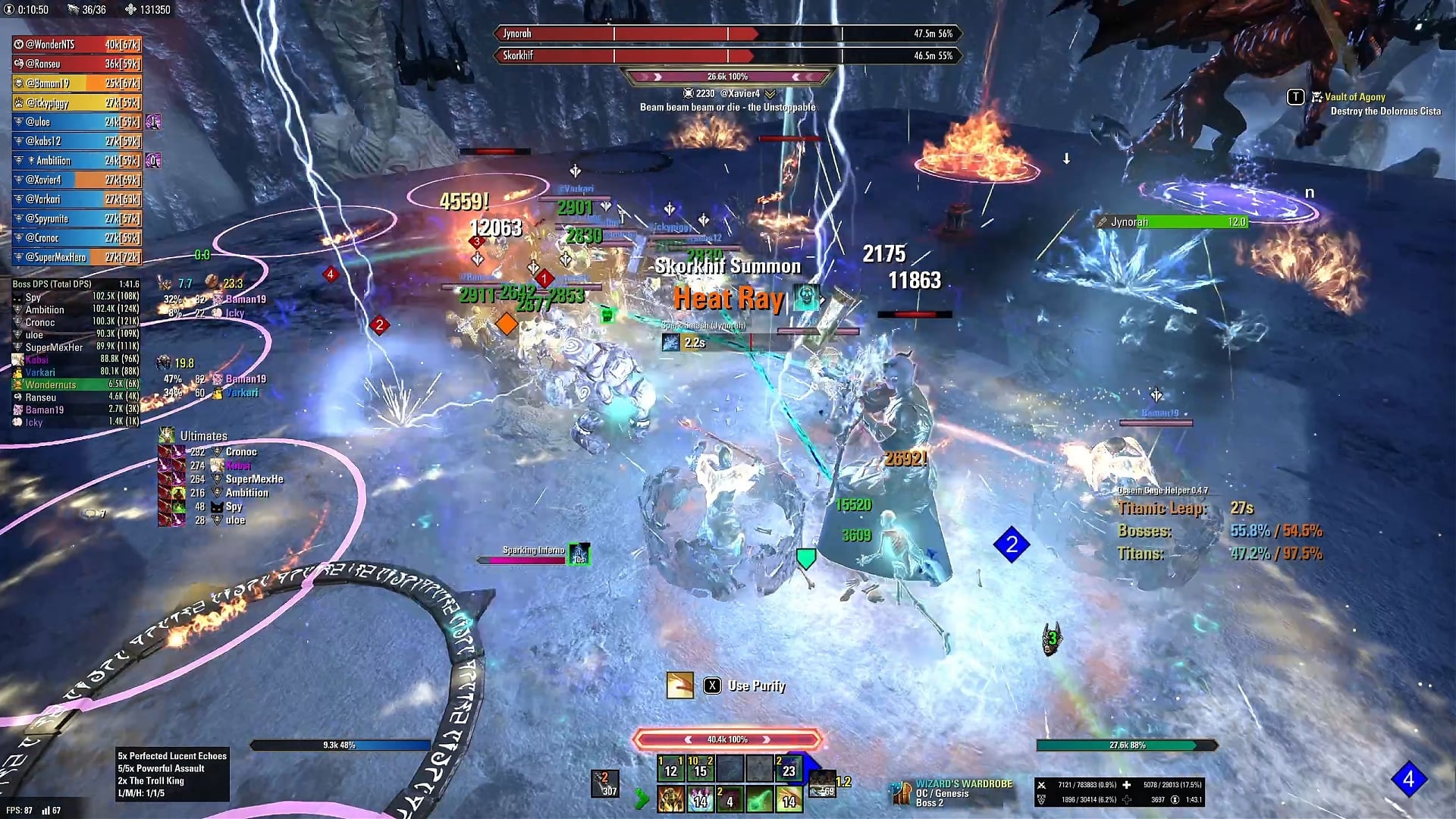Screen dimensions: 1456x819
Task: Click the green icon beside the Ultimates header
Action: point(165,435)
